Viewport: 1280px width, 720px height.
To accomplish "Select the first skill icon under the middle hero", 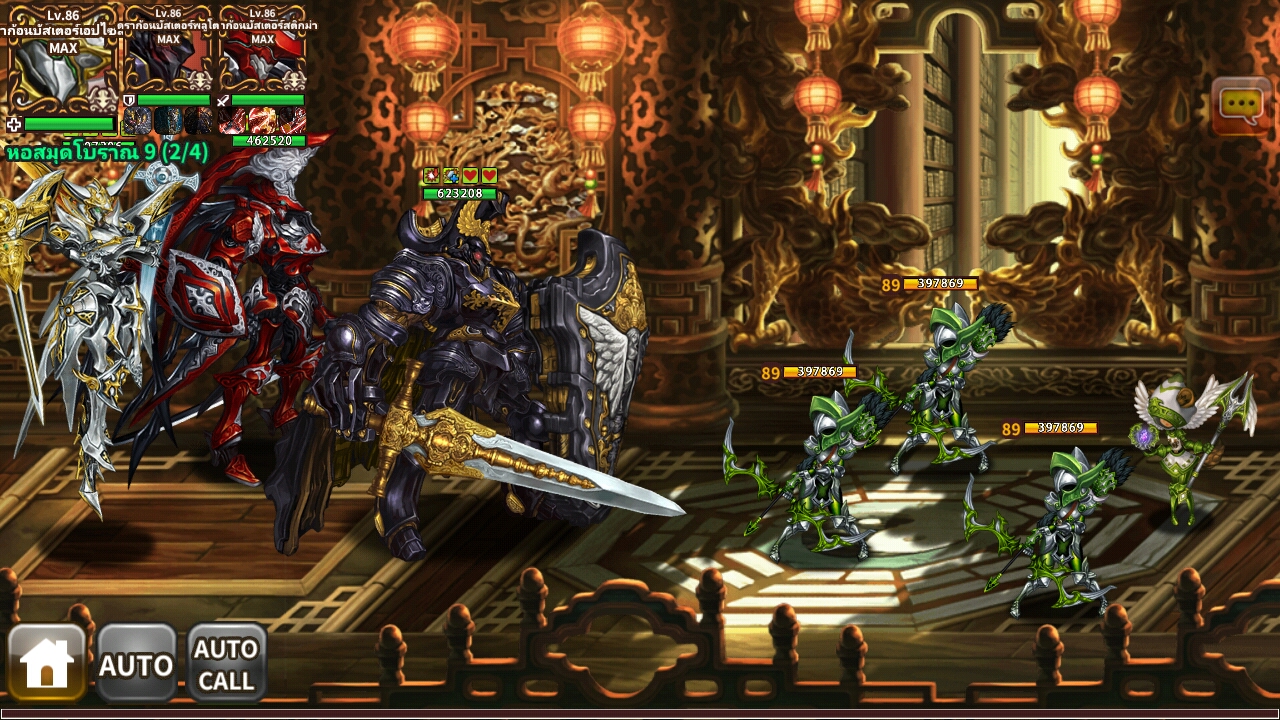I will tap(137, 121).
